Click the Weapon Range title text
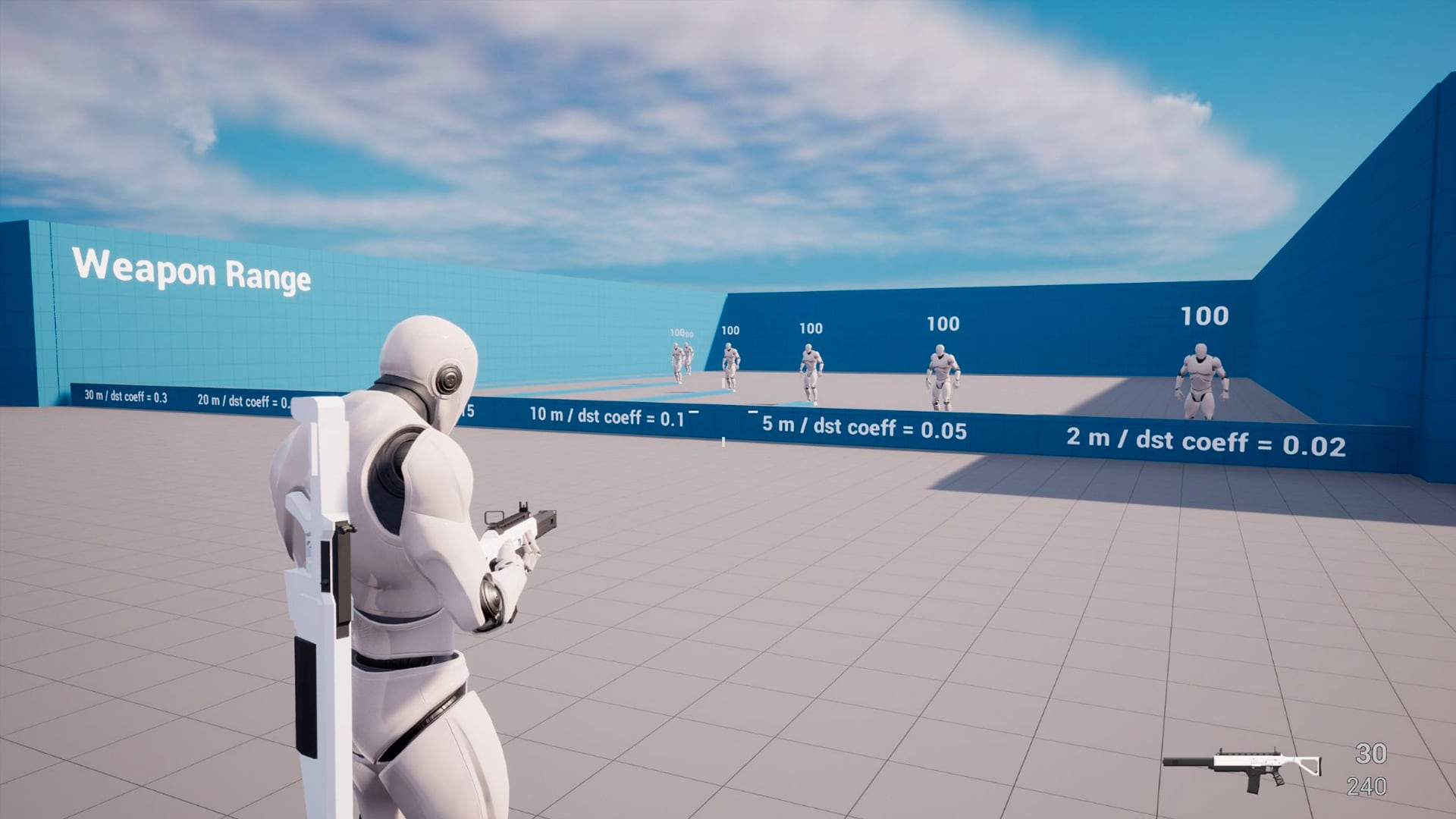Image resolution: width=1456 pixels, height=819 pixels. (x=192, y=278)
